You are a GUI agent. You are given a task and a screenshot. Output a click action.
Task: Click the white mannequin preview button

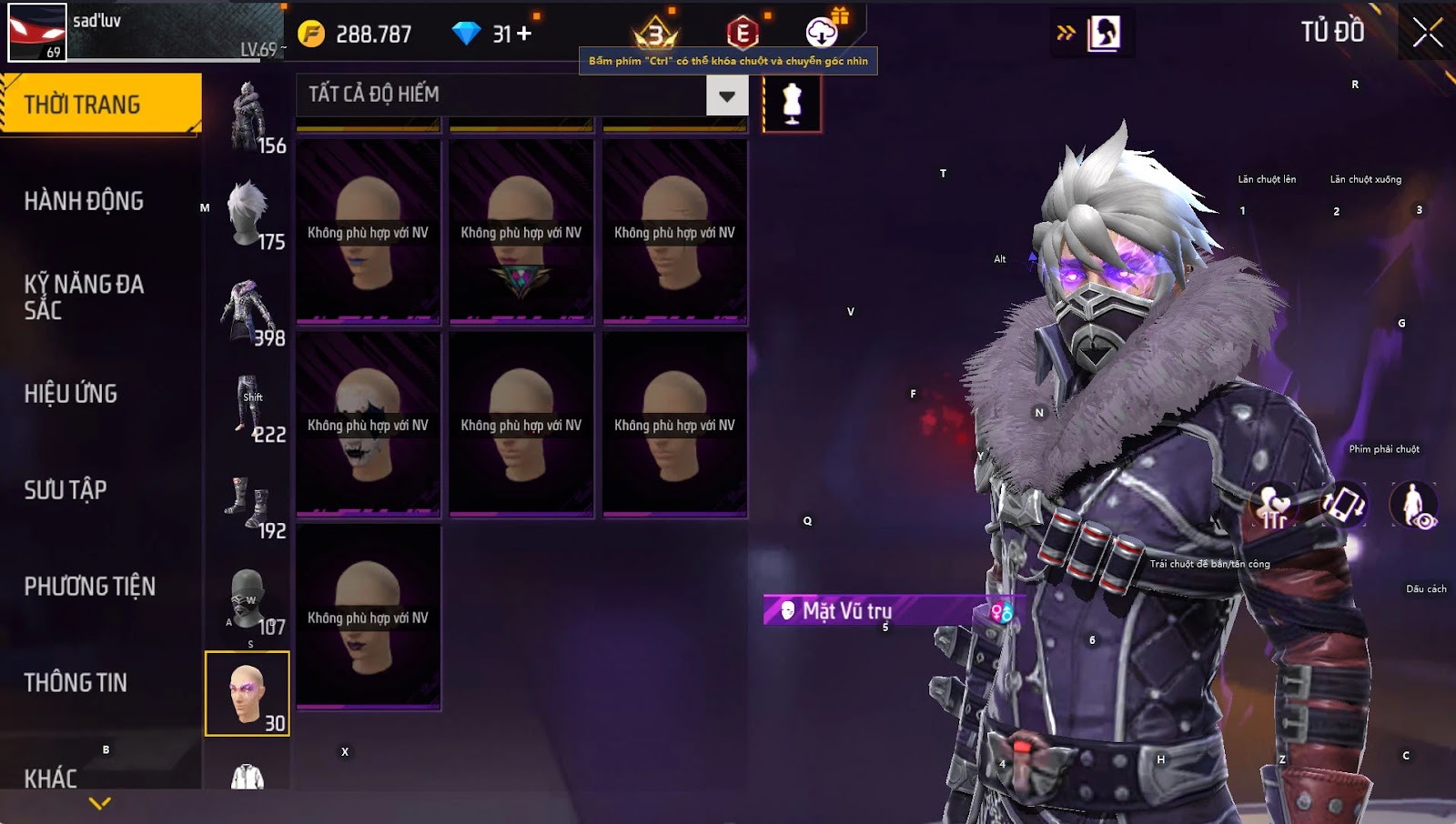pyautogui.click(x=792, y=104)
